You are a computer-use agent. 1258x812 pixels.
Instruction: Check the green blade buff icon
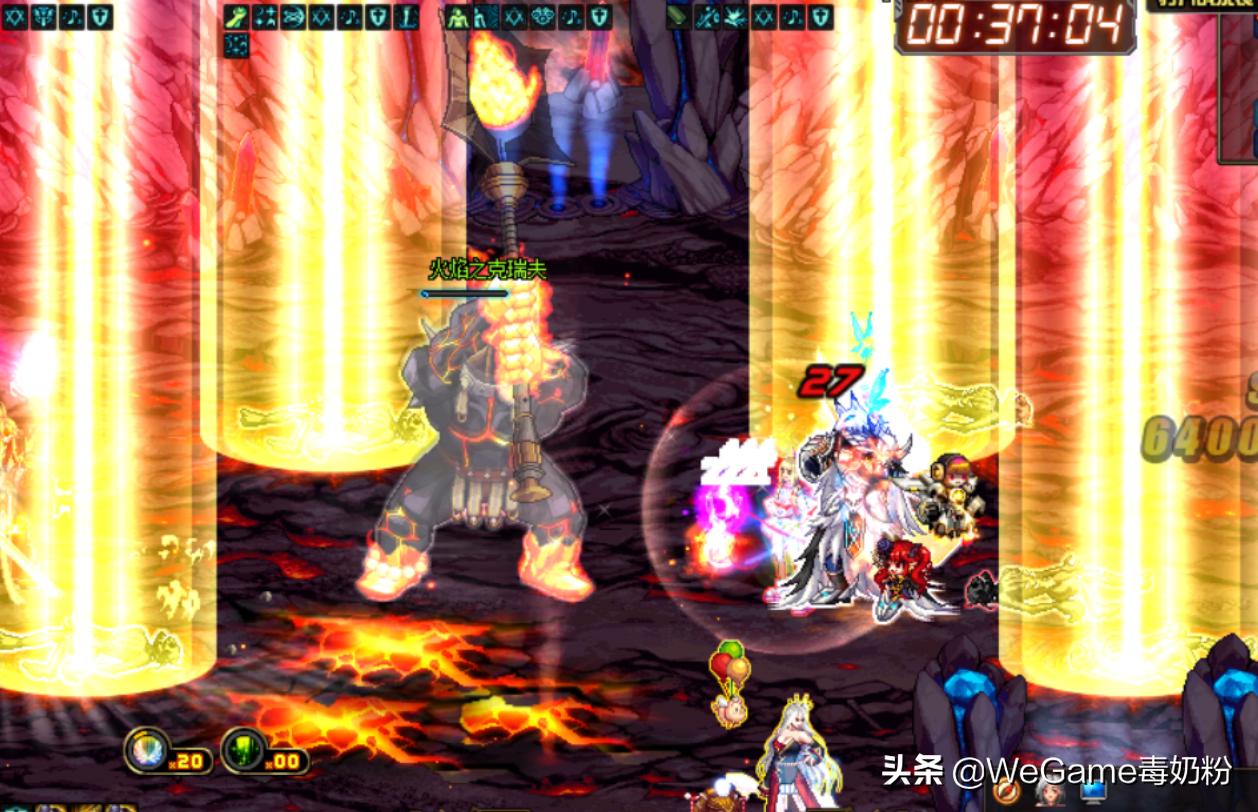coord(679,17)
